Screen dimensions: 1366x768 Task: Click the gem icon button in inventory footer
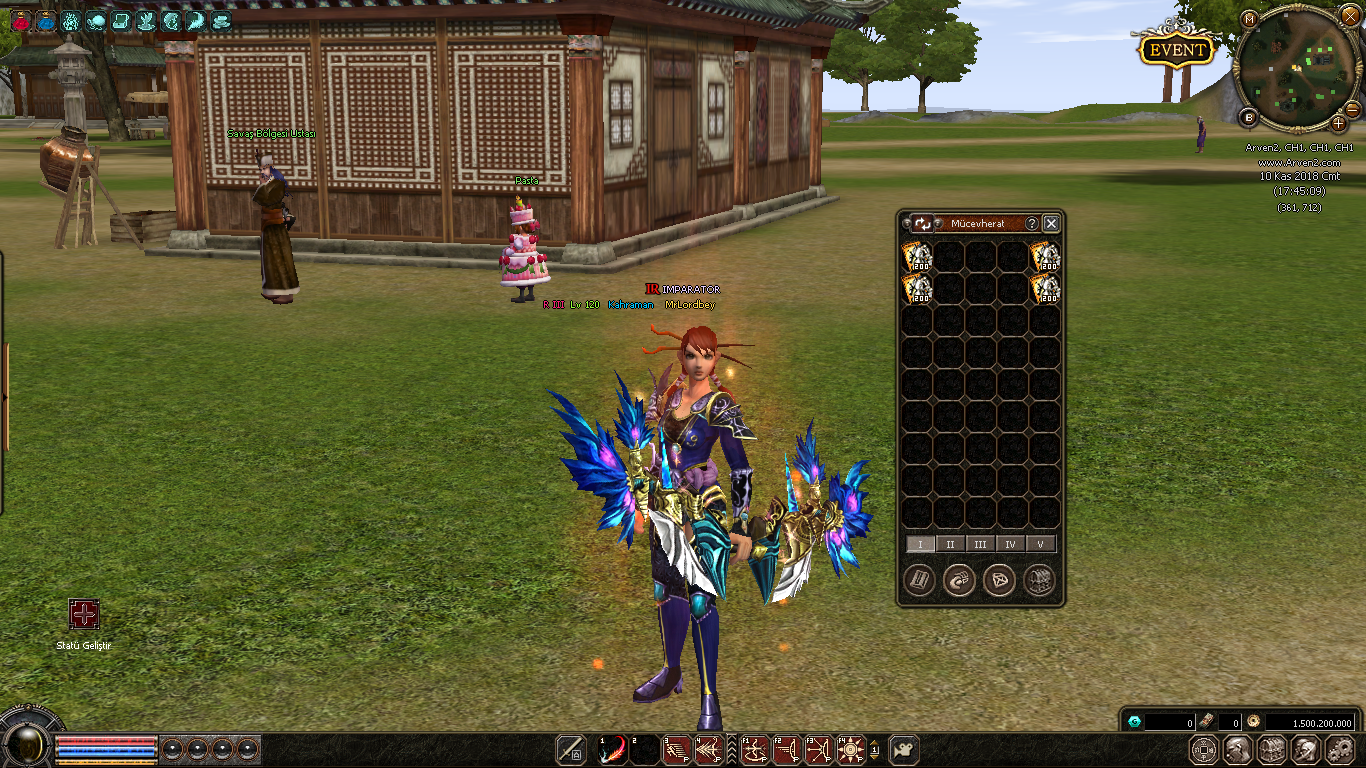coord(999,580)
